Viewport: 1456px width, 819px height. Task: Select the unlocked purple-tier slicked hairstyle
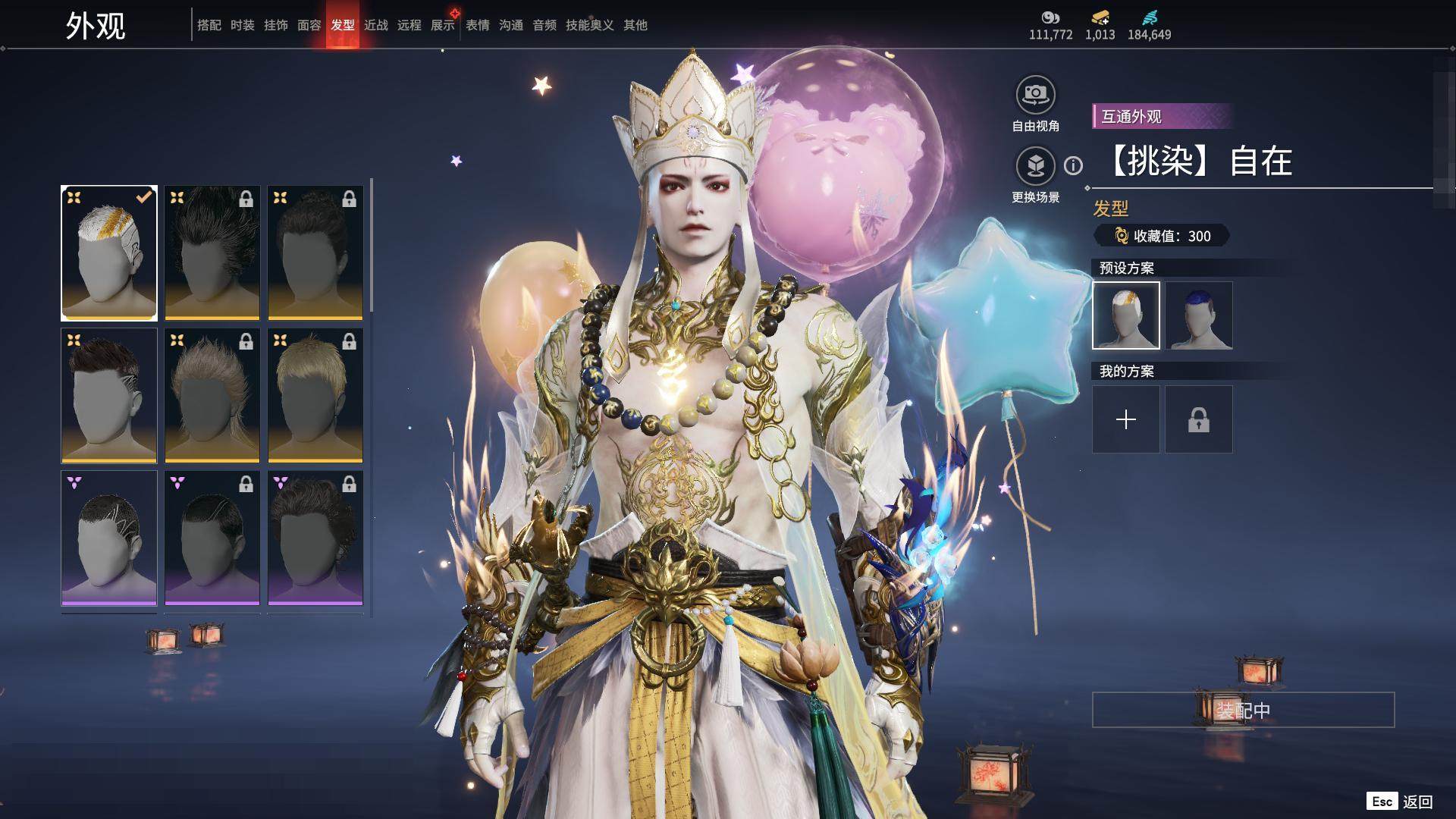(x=109, y=538)
